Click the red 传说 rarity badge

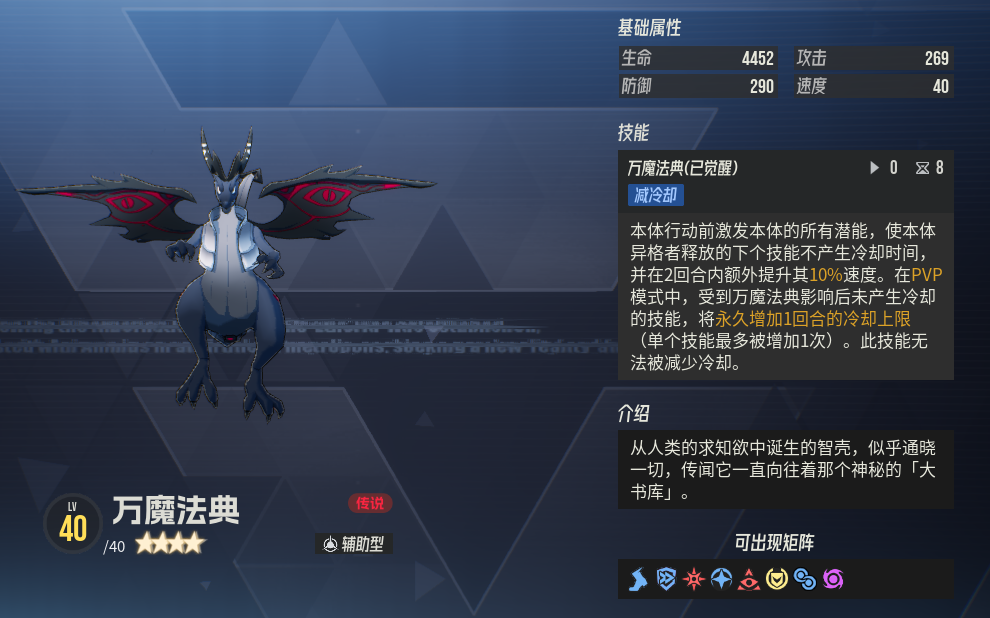(x=371, y=503)
